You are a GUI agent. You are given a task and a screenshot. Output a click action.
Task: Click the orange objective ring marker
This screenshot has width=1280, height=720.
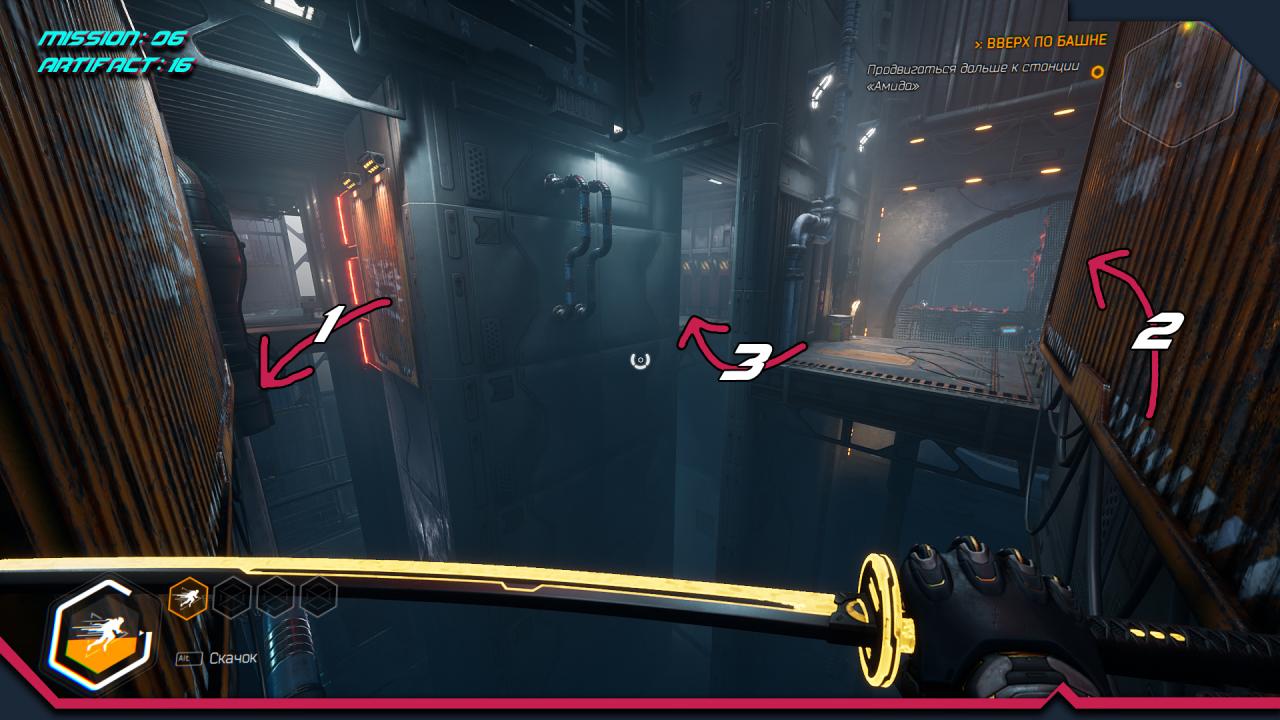point(1097,72)
